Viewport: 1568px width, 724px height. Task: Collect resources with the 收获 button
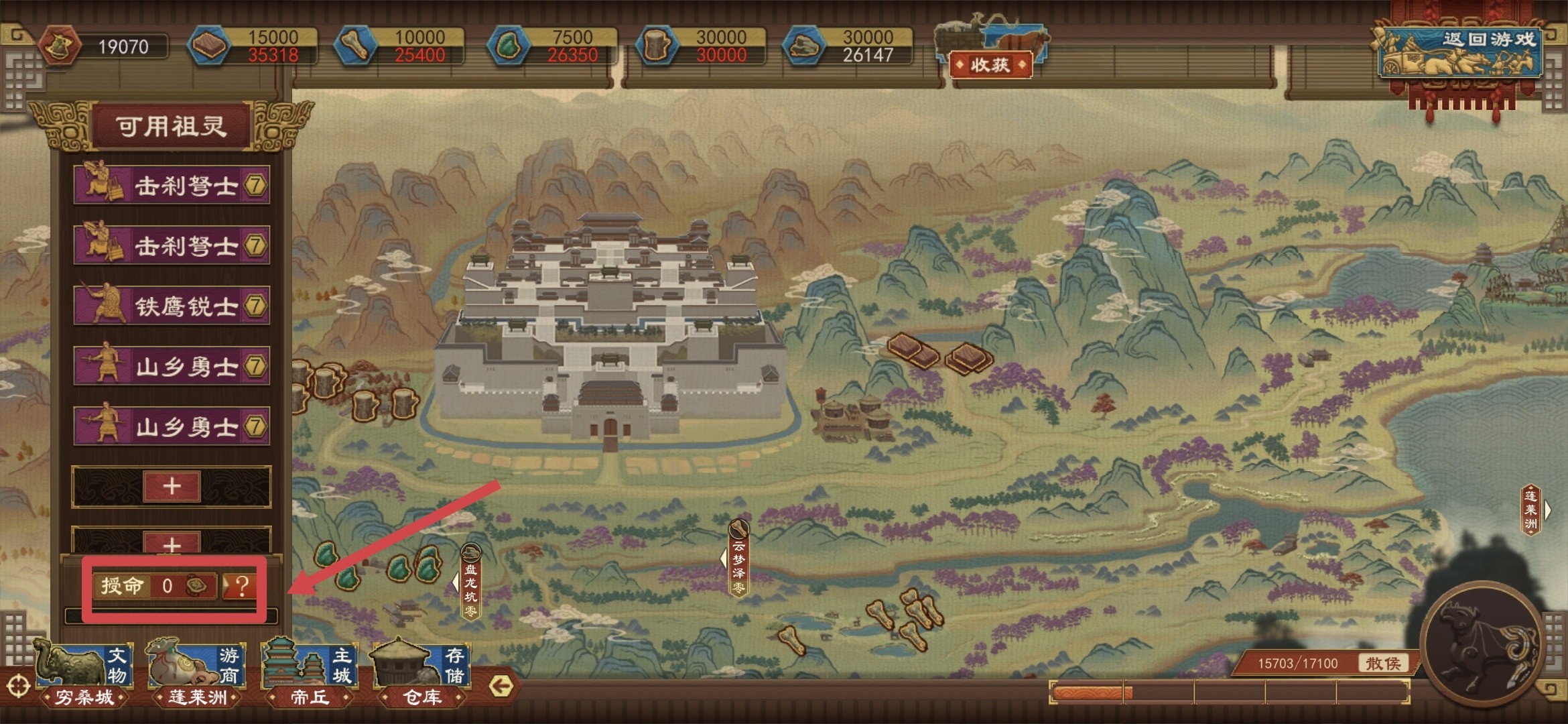tap(990, 65)
